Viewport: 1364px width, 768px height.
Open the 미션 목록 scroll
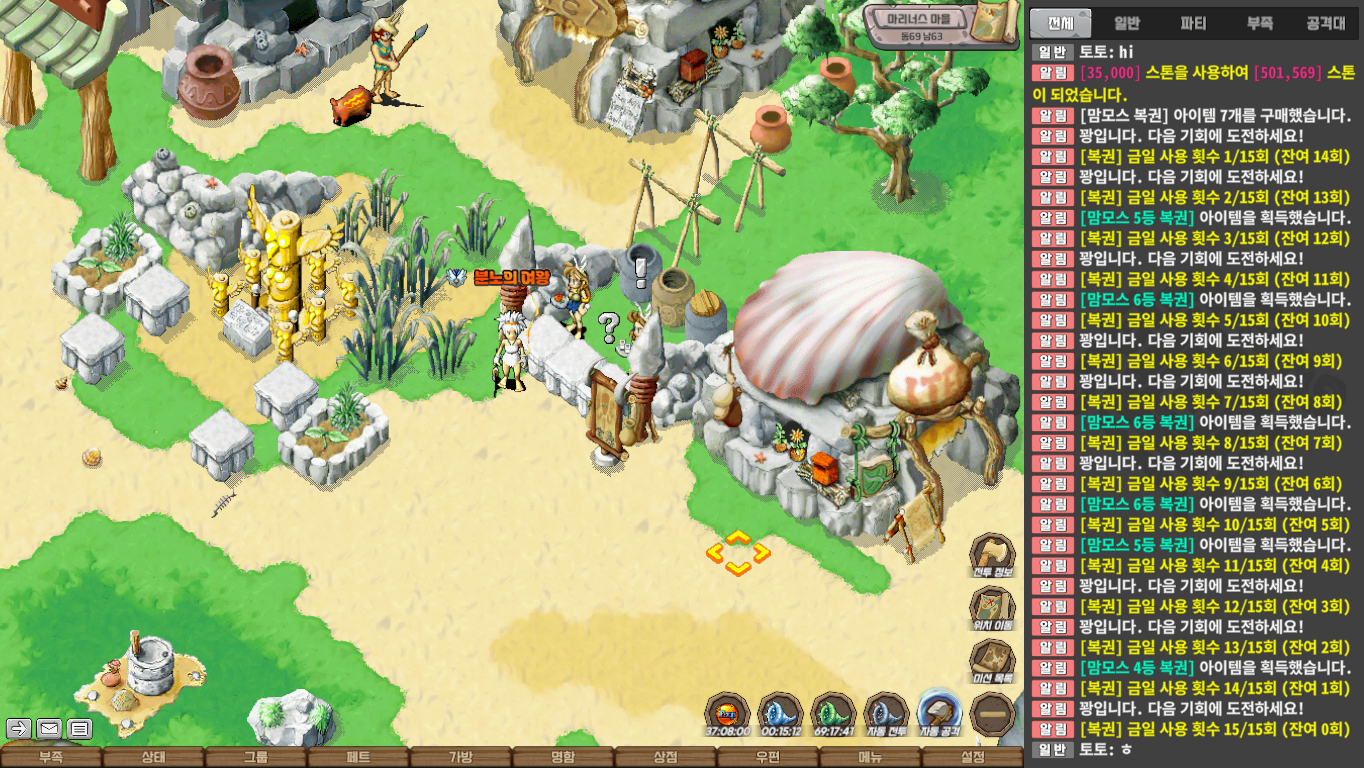tap(993, 662)
